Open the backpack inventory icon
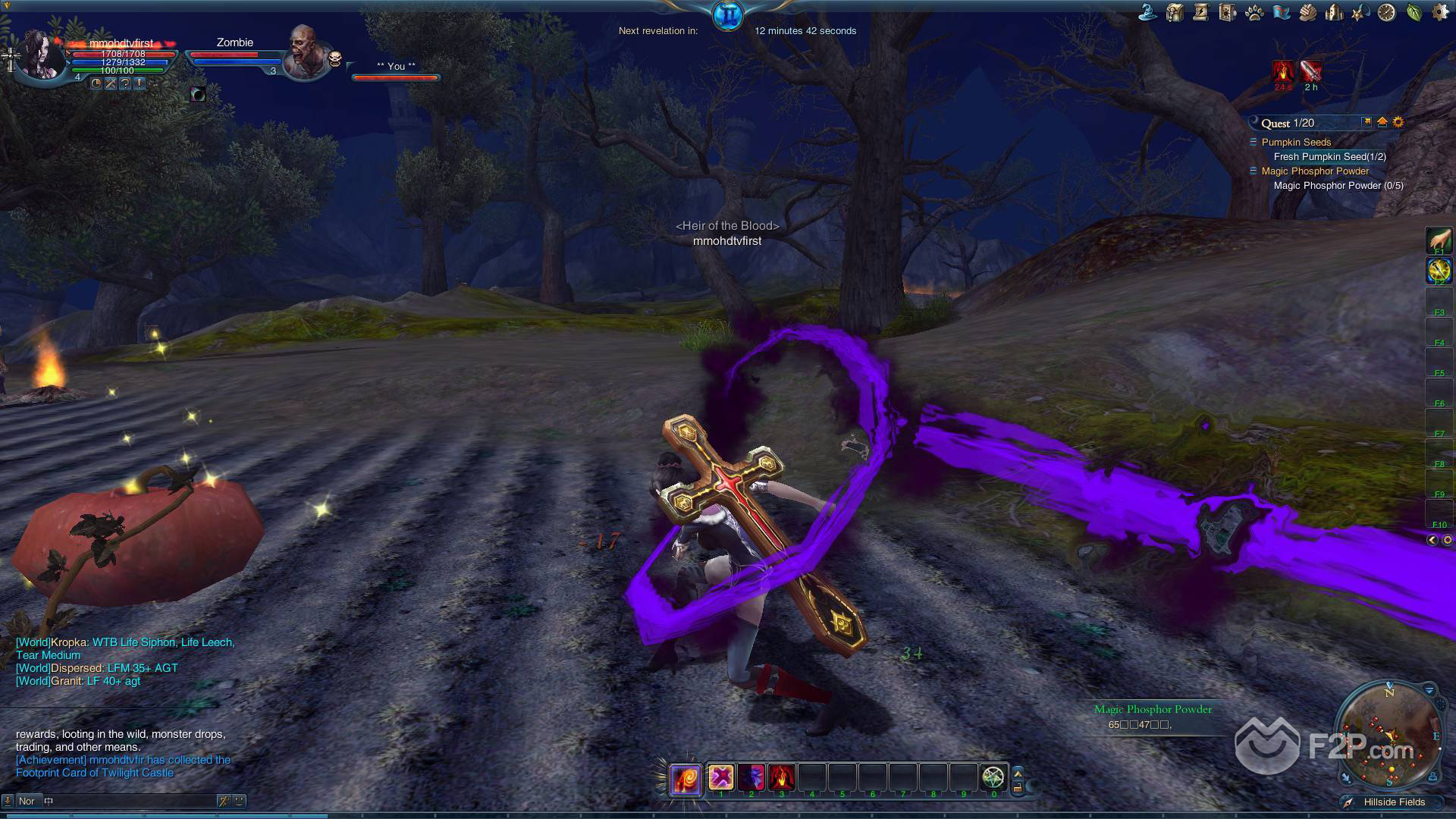 tap(1175, 13)
